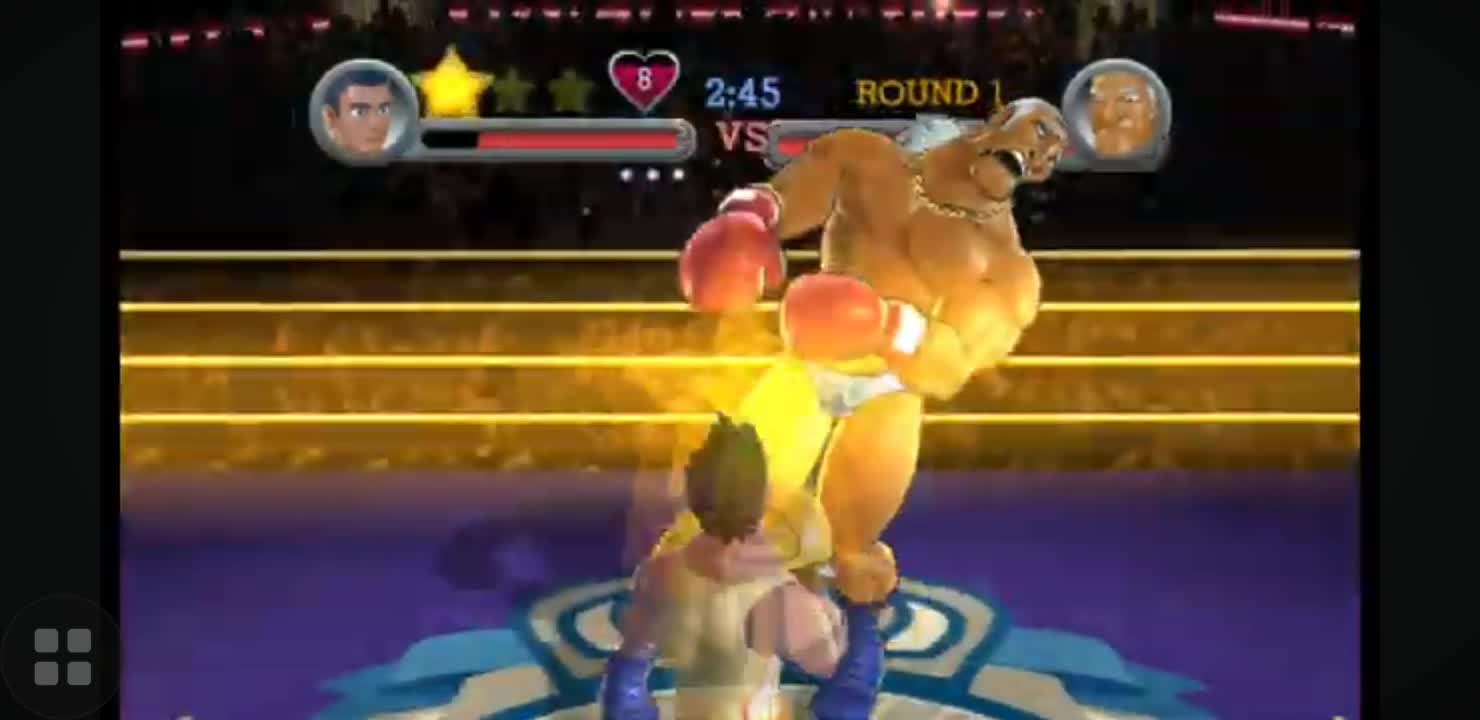1480x720 pixels.
Task: Click the VS emblem between health bars
Action: pos(742,137)
